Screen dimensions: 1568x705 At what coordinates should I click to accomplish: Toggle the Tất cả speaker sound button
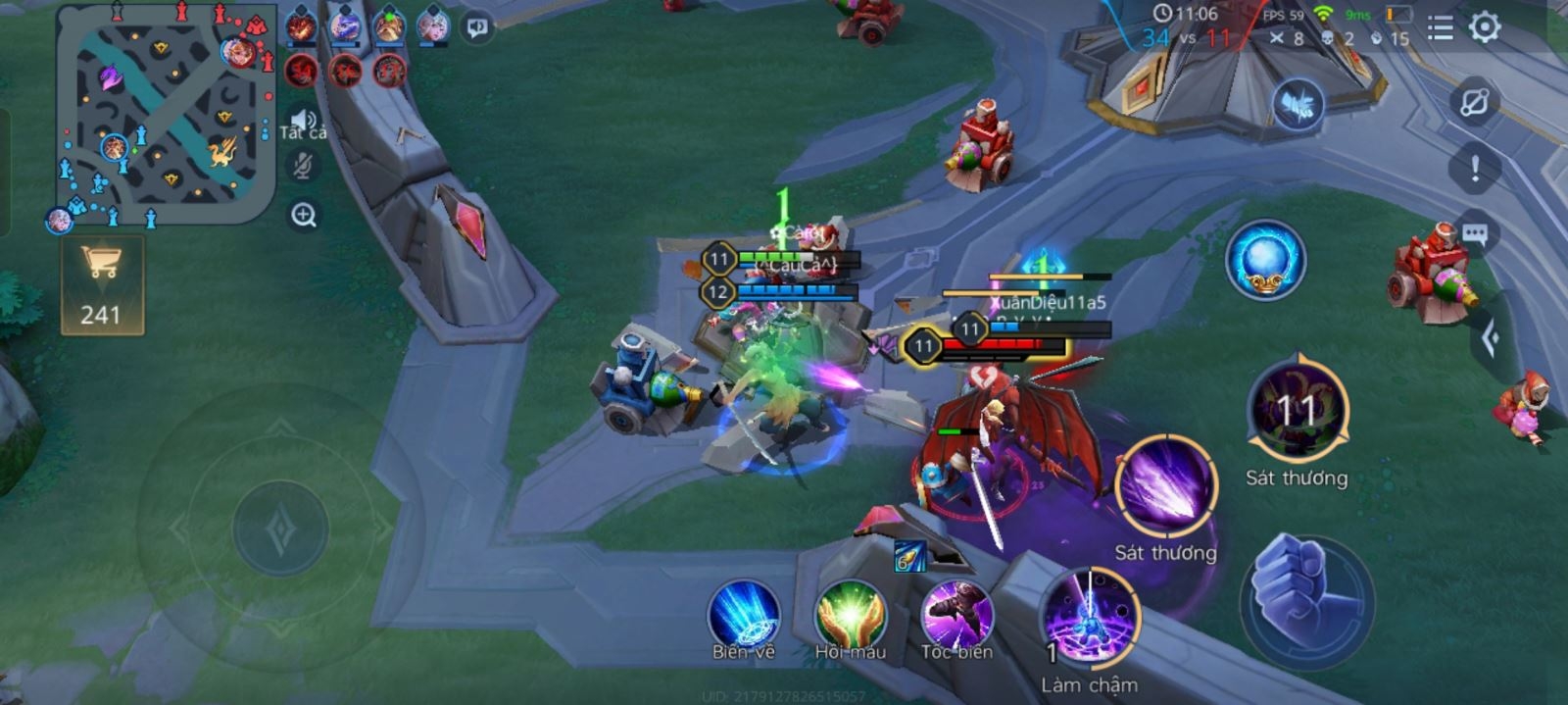click(303, 122)
